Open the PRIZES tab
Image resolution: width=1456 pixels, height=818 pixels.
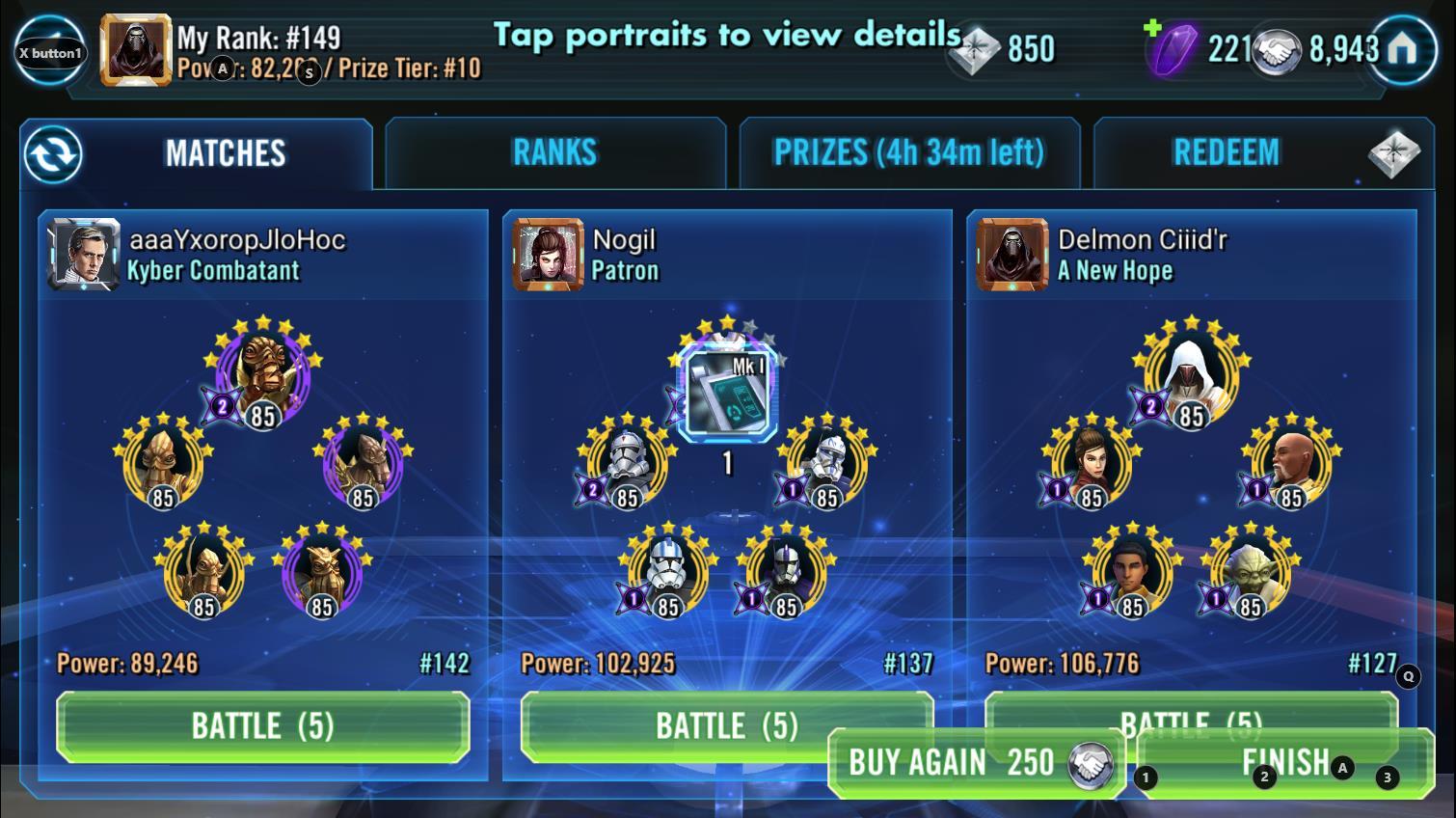coord(909,151)
